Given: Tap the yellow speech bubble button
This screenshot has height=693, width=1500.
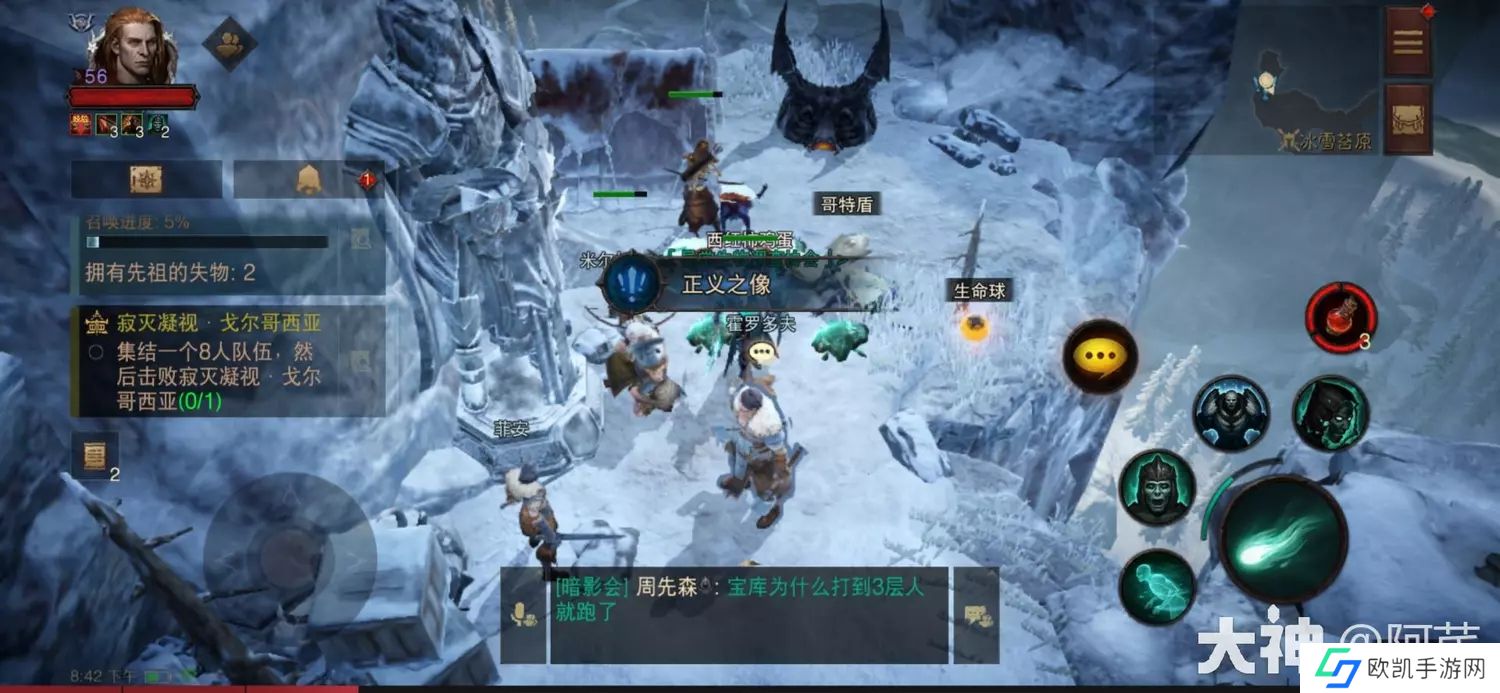Looking at the screenshot, I should [x=1099, y=356].
